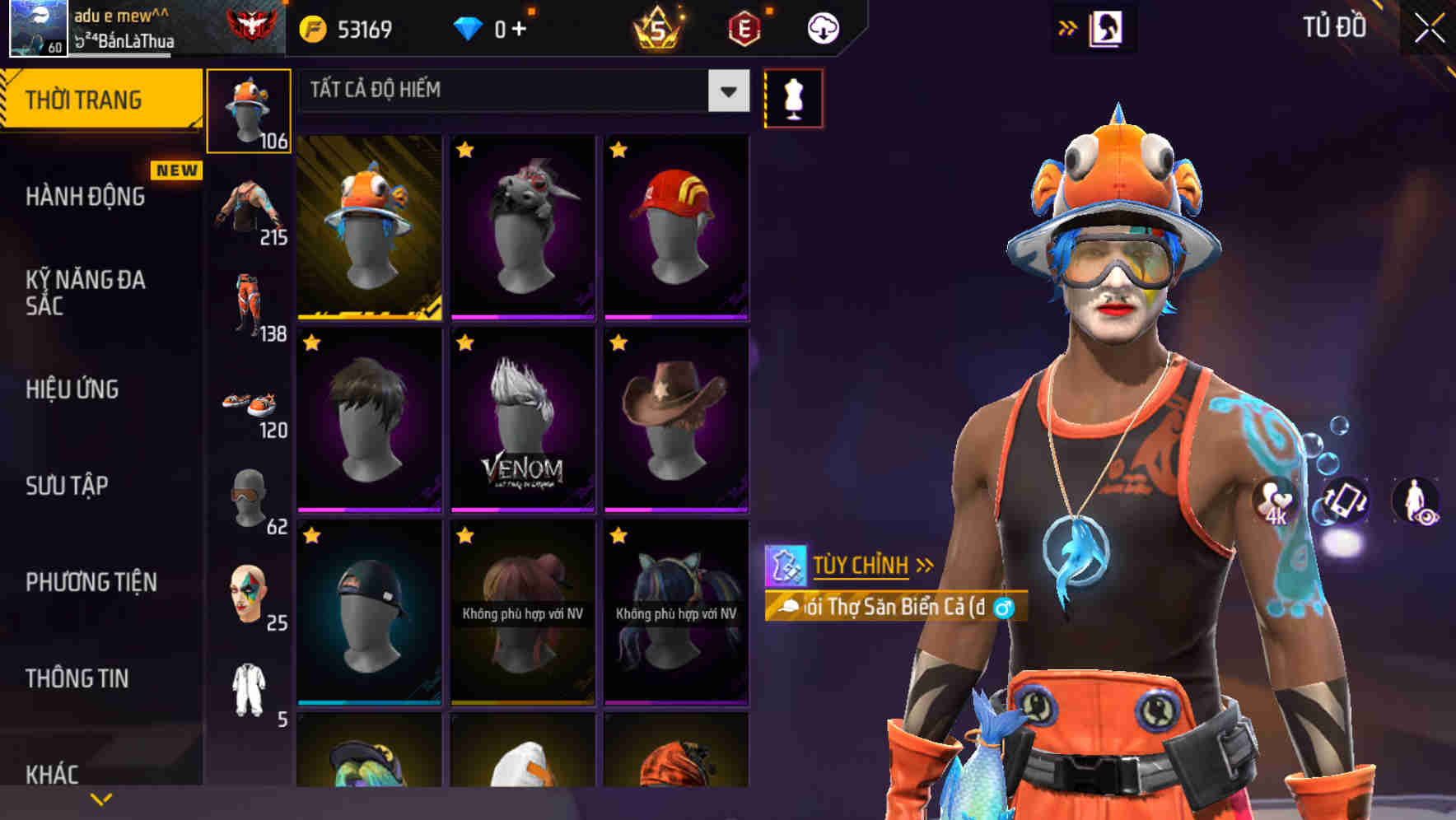Toggle the mannequin preview icon
1456x820 pixels.
(793, 97)
